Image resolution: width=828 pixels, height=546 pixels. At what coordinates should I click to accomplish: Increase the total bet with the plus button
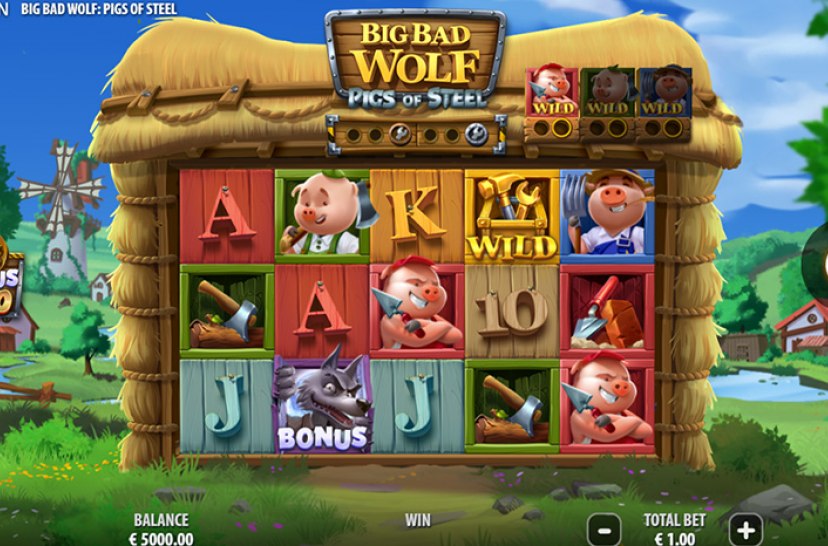click(746, 527)
